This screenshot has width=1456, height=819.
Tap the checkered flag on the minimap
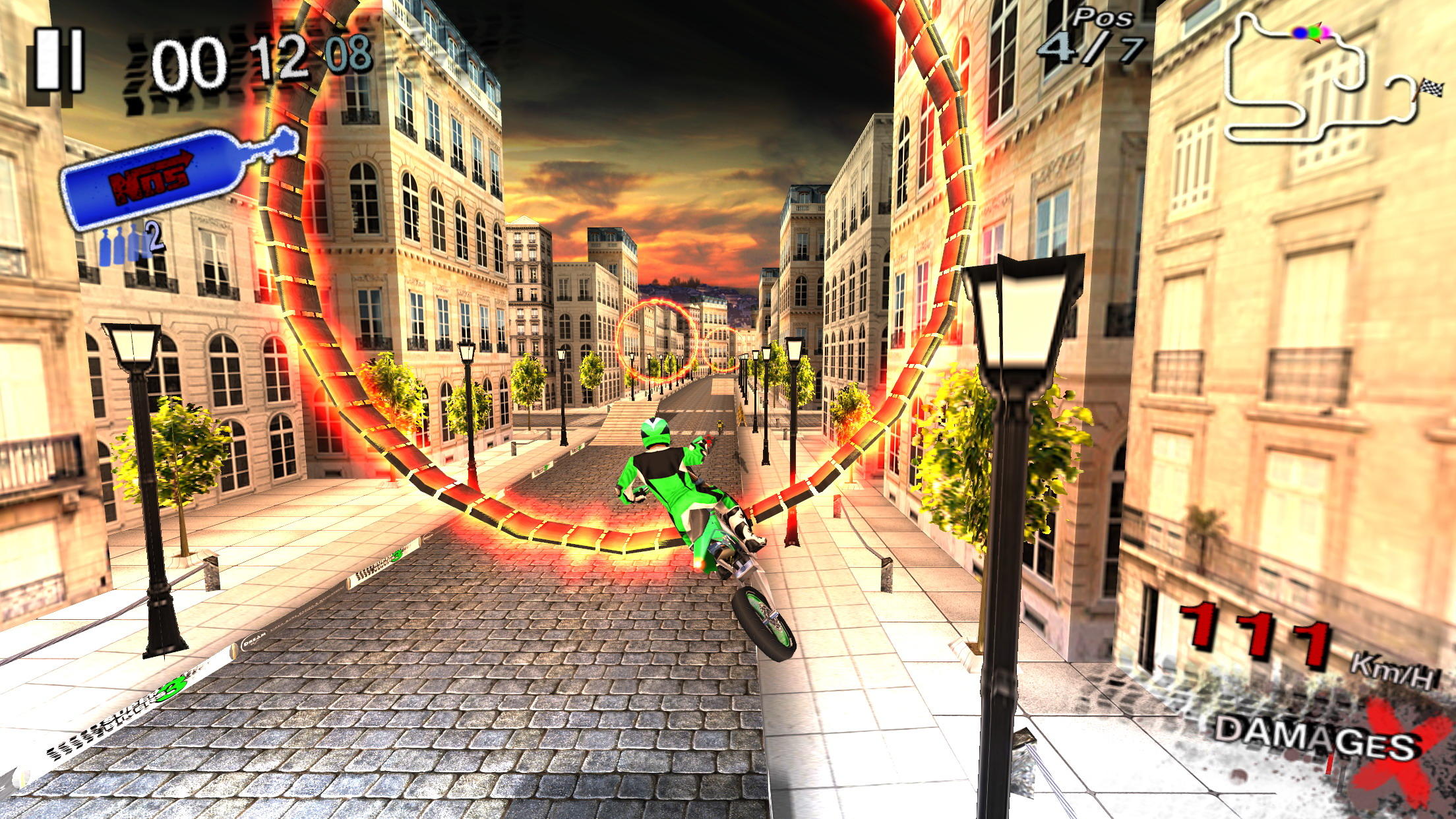pos(1431,87)
